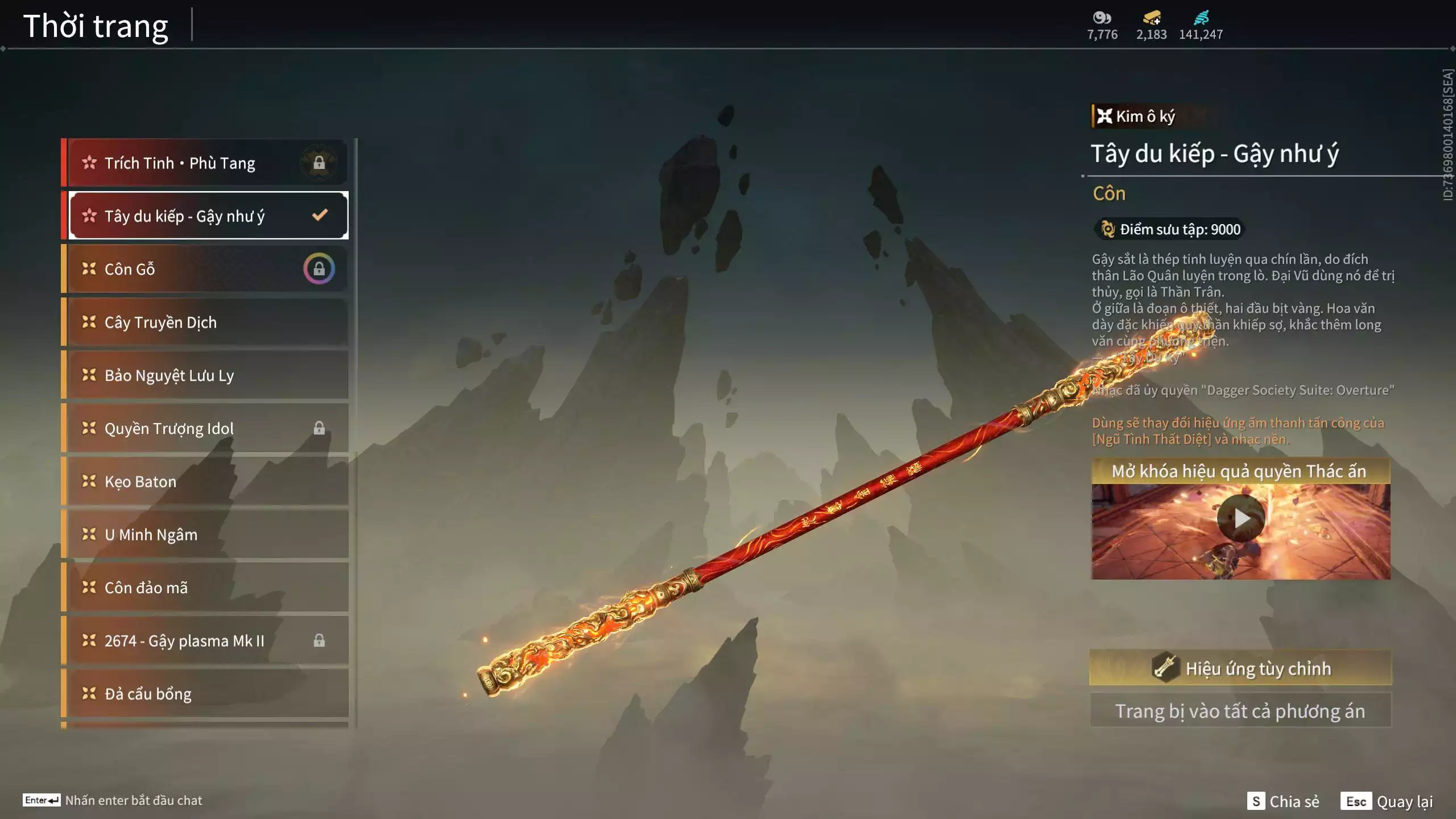Choose the Quyền Trượng Idol skin
The width and height of the screenshot is (1456, 819).
(206, 428)
